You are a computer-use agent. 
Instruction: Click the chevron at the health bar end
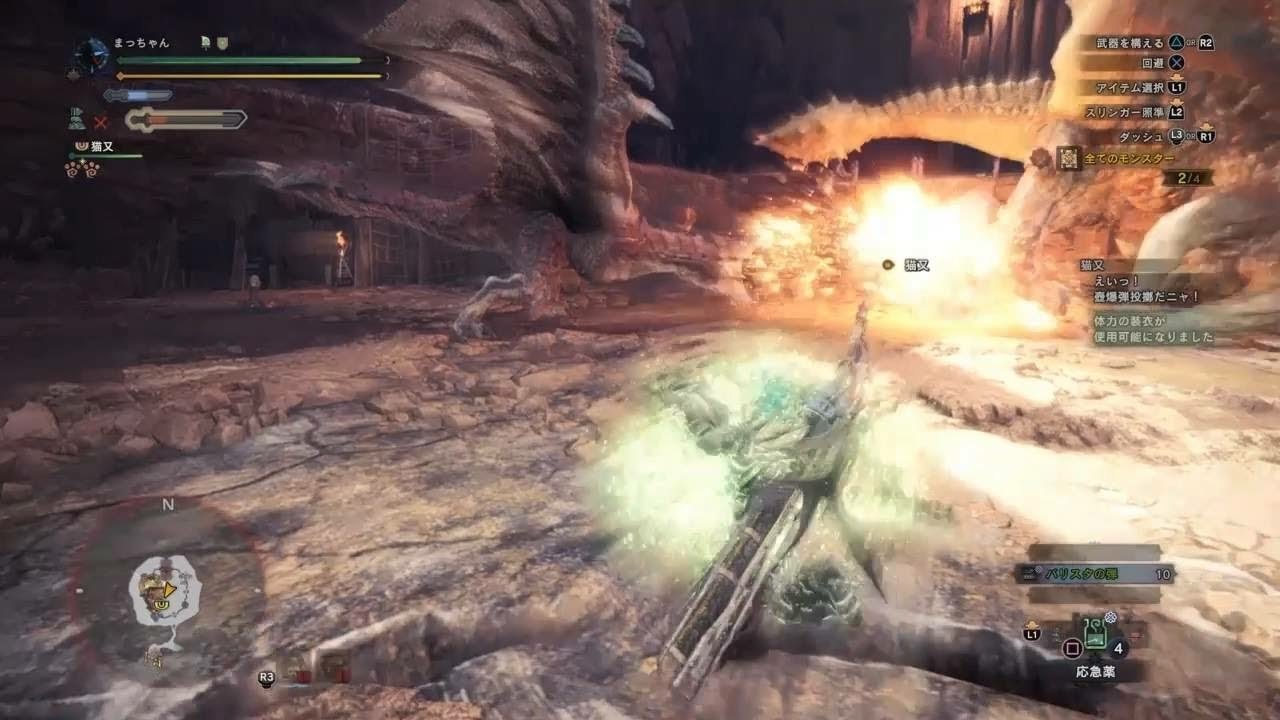[x=388, y=59]
